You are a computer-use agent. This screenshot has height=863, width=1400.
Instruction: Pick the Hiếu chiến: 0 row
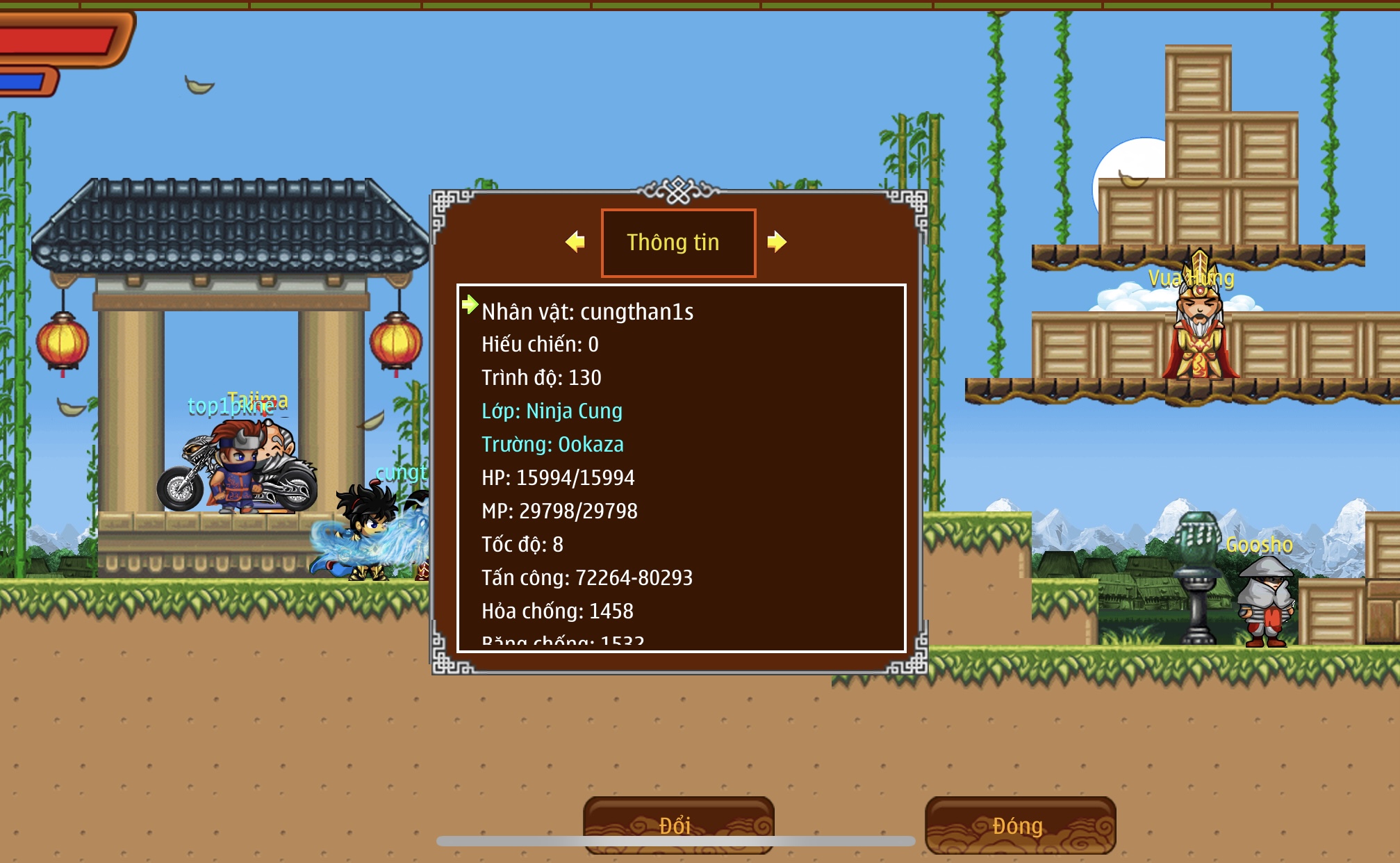[540, 344]
